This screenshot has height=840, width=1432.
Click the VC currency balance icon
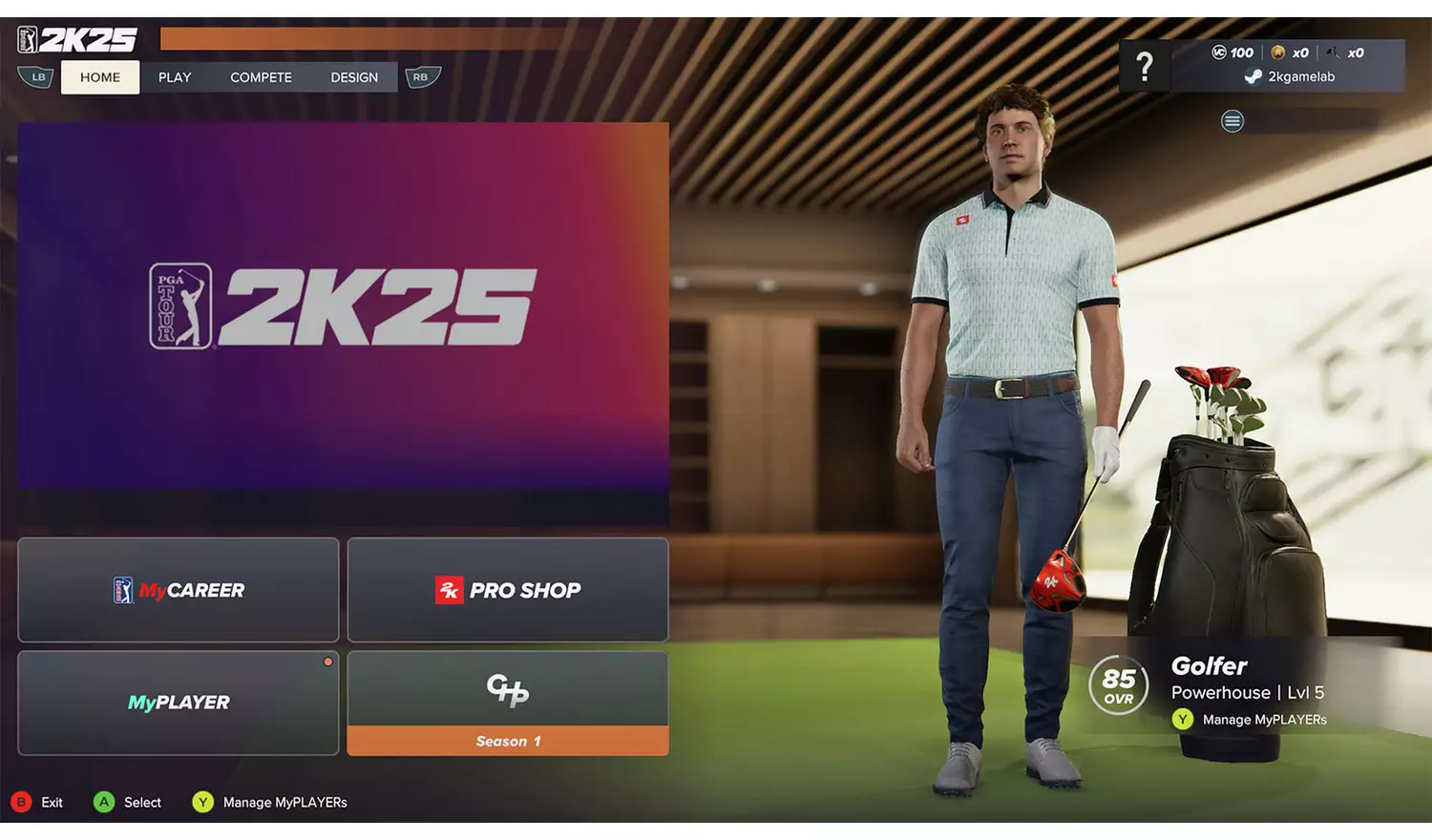coord(1218,52)
